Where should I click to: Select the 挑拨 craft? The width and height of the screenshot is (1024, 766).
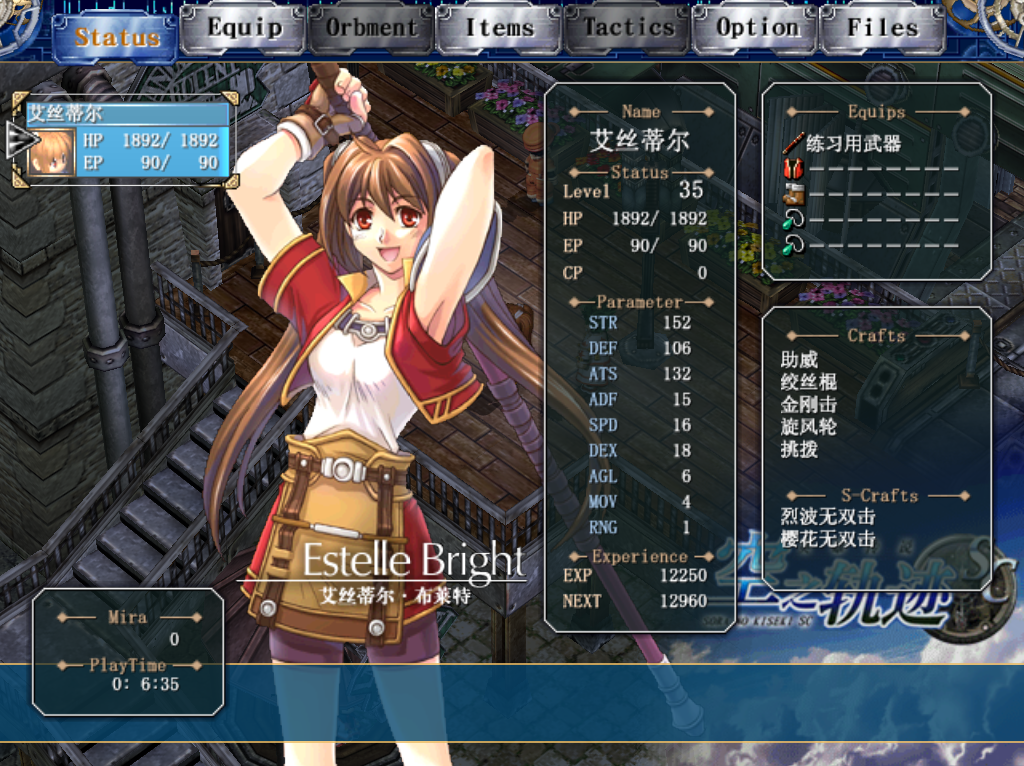[800, 450]
